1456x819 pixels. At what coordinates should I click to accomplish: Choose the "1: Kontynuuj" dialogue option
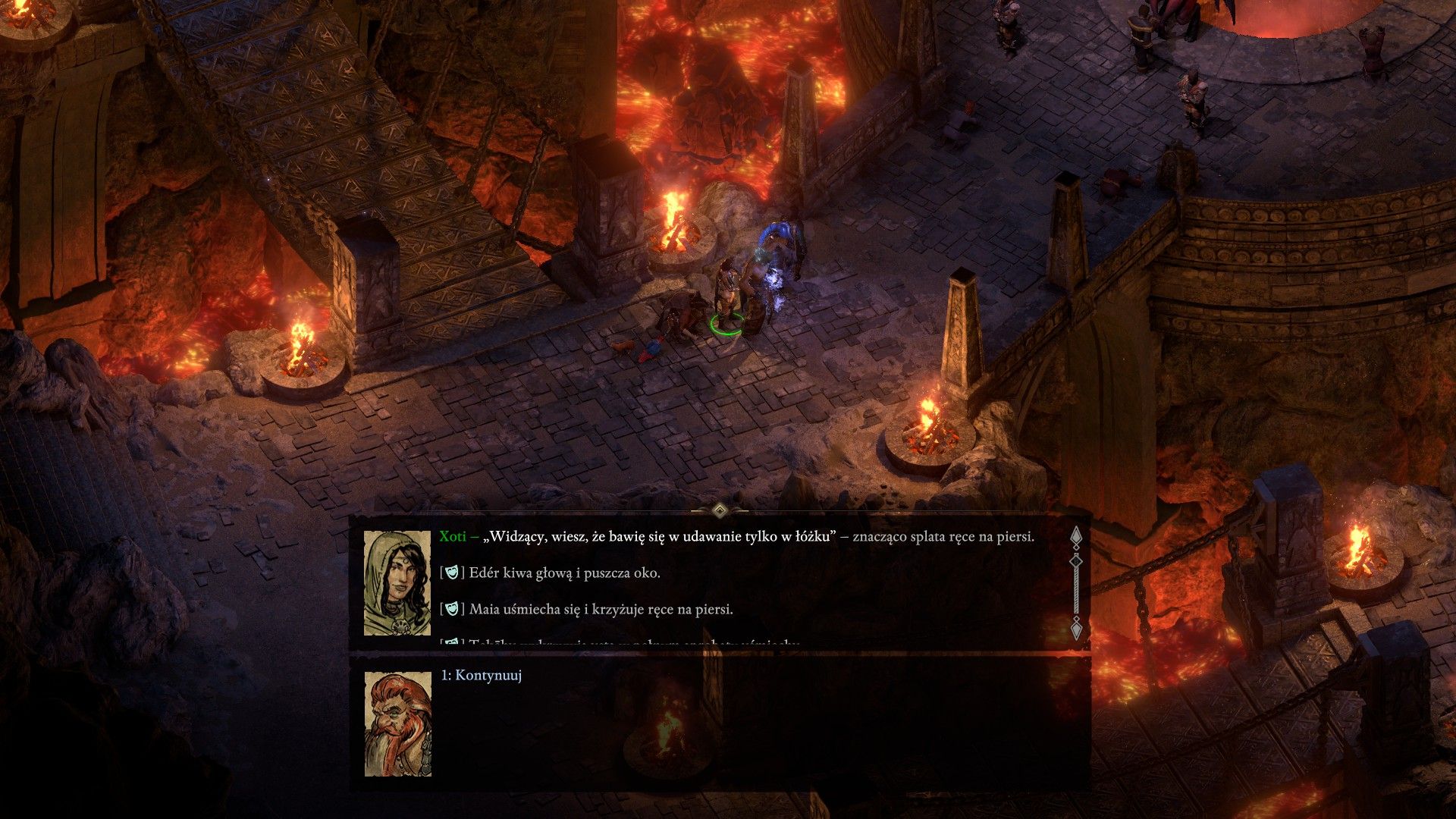pyautogui.click(x=482, y=675)
